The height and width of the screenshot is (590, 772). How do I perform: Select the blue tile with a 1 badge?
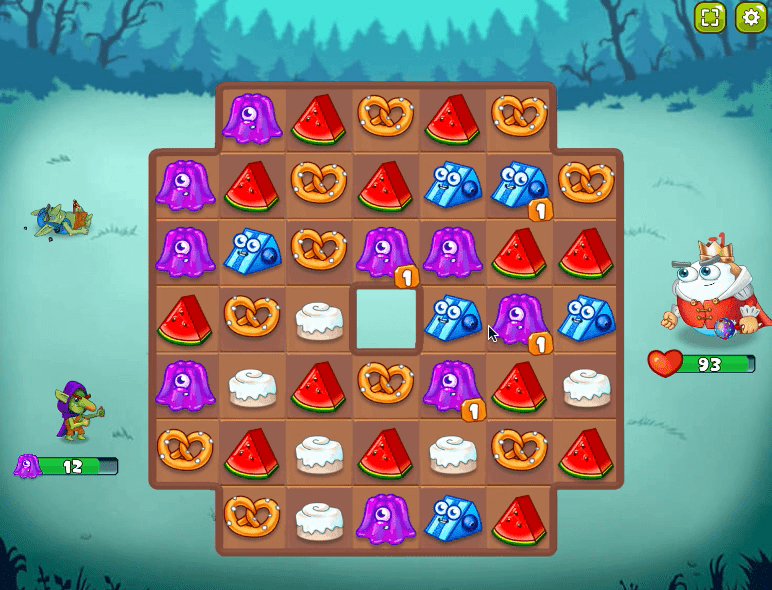(x=518, y=186)
